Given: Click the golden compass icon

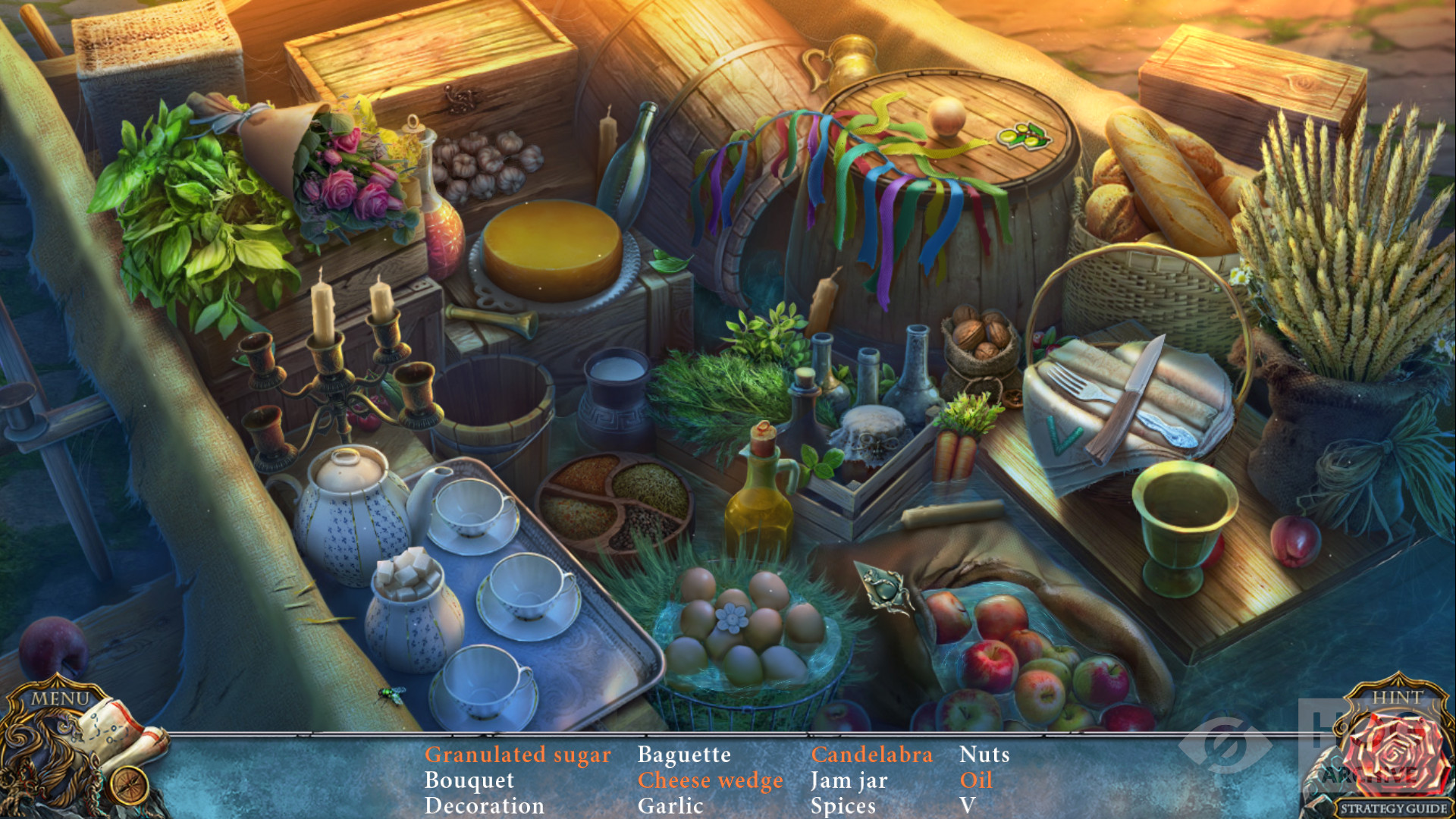Looking at the screenshot, I should coord(128,784).
